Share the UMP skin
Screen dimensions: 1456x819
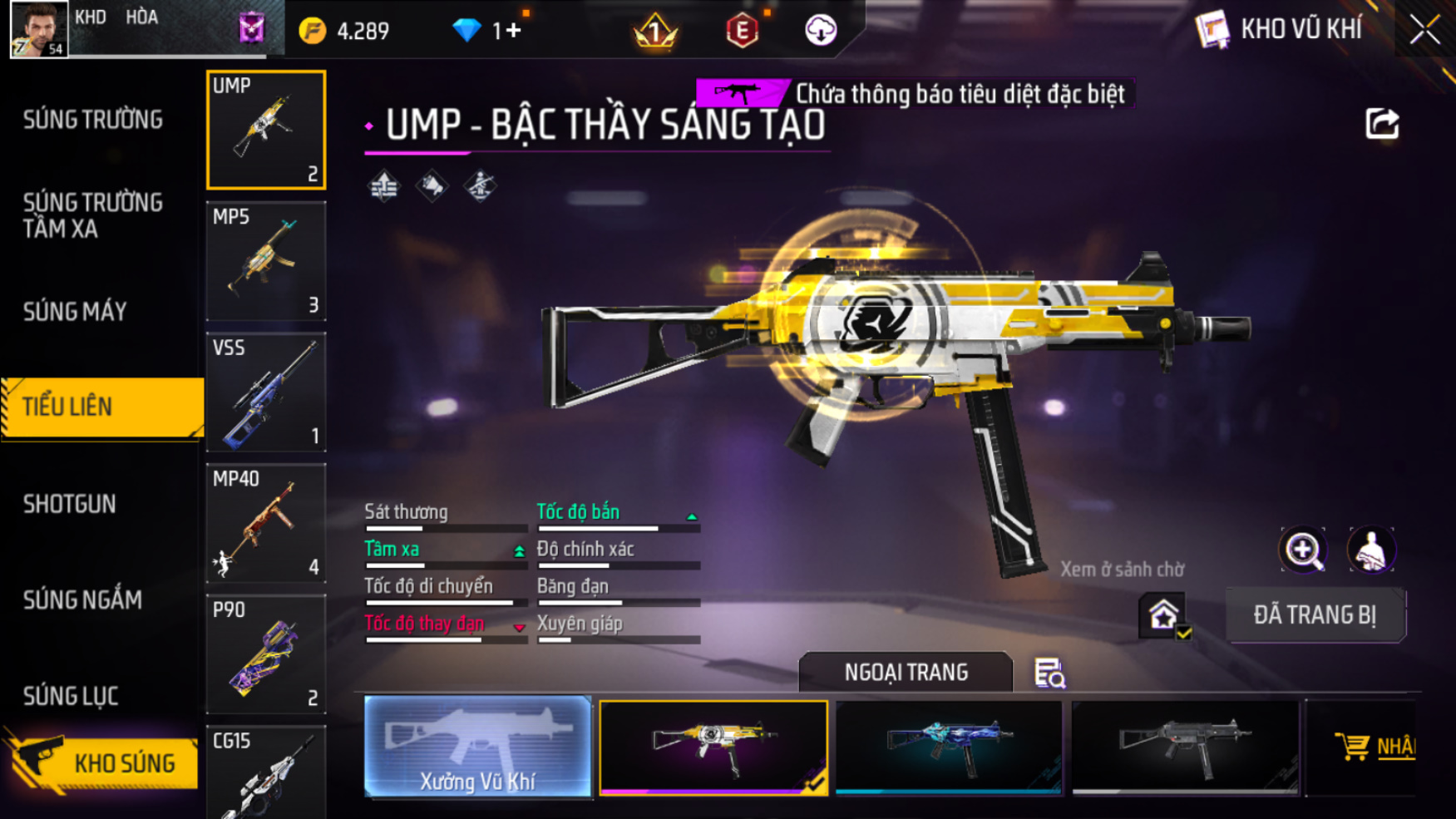[x=1382, y=124]
